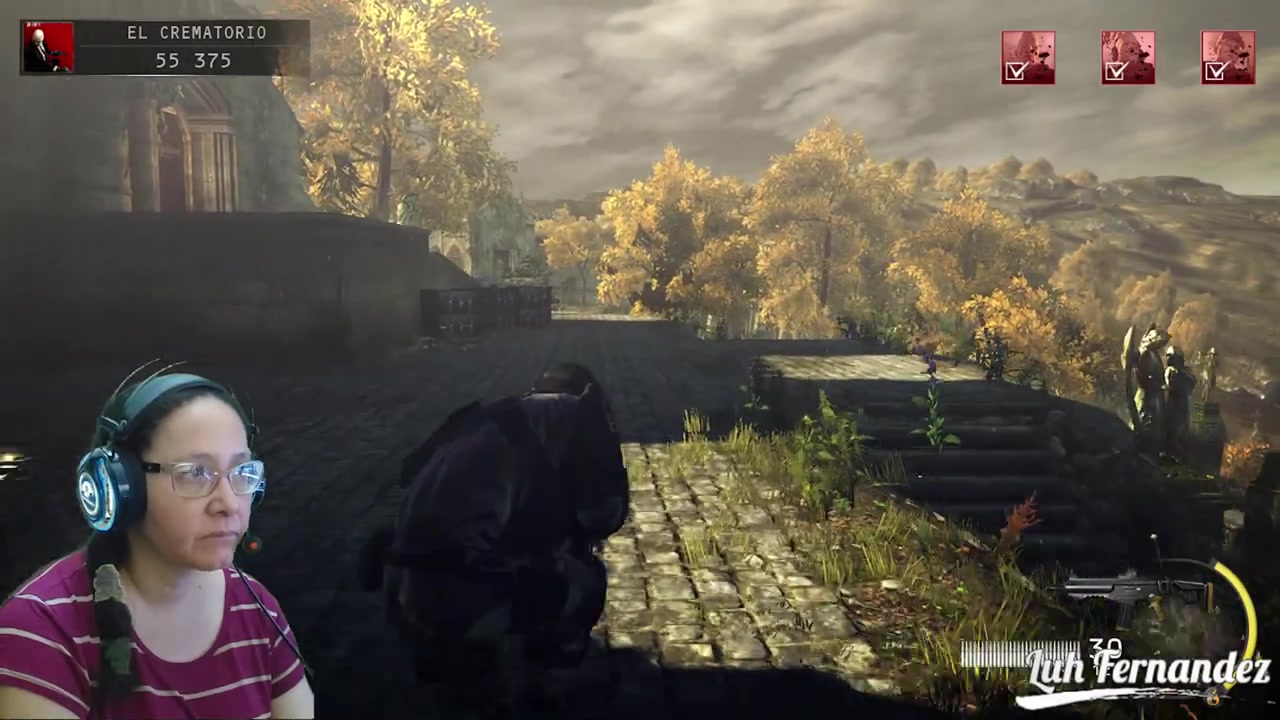Viewport: 1280px width, 720px height.
Task: Open the third eliminated target icon
Action: pos(1227,57)
